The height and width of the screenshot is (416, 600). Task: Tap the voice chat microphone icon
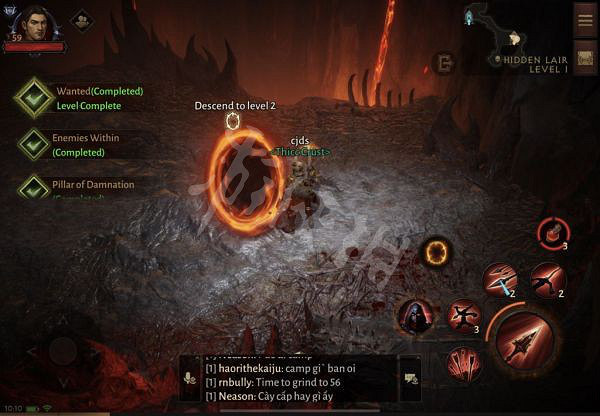[x=190, y=379]
